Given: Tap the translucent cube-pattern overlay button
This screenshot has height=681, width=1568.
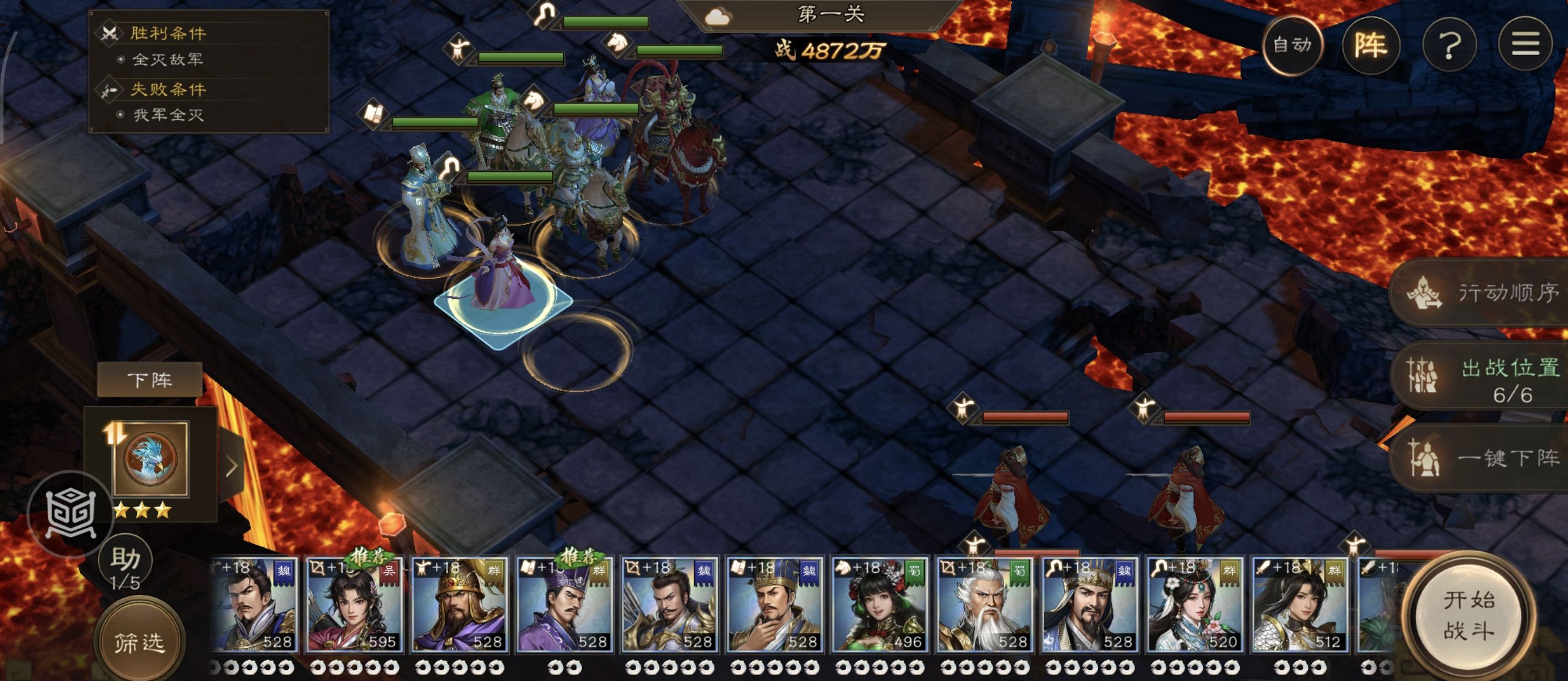Looking at the screenshot, I should click(70, 513).
